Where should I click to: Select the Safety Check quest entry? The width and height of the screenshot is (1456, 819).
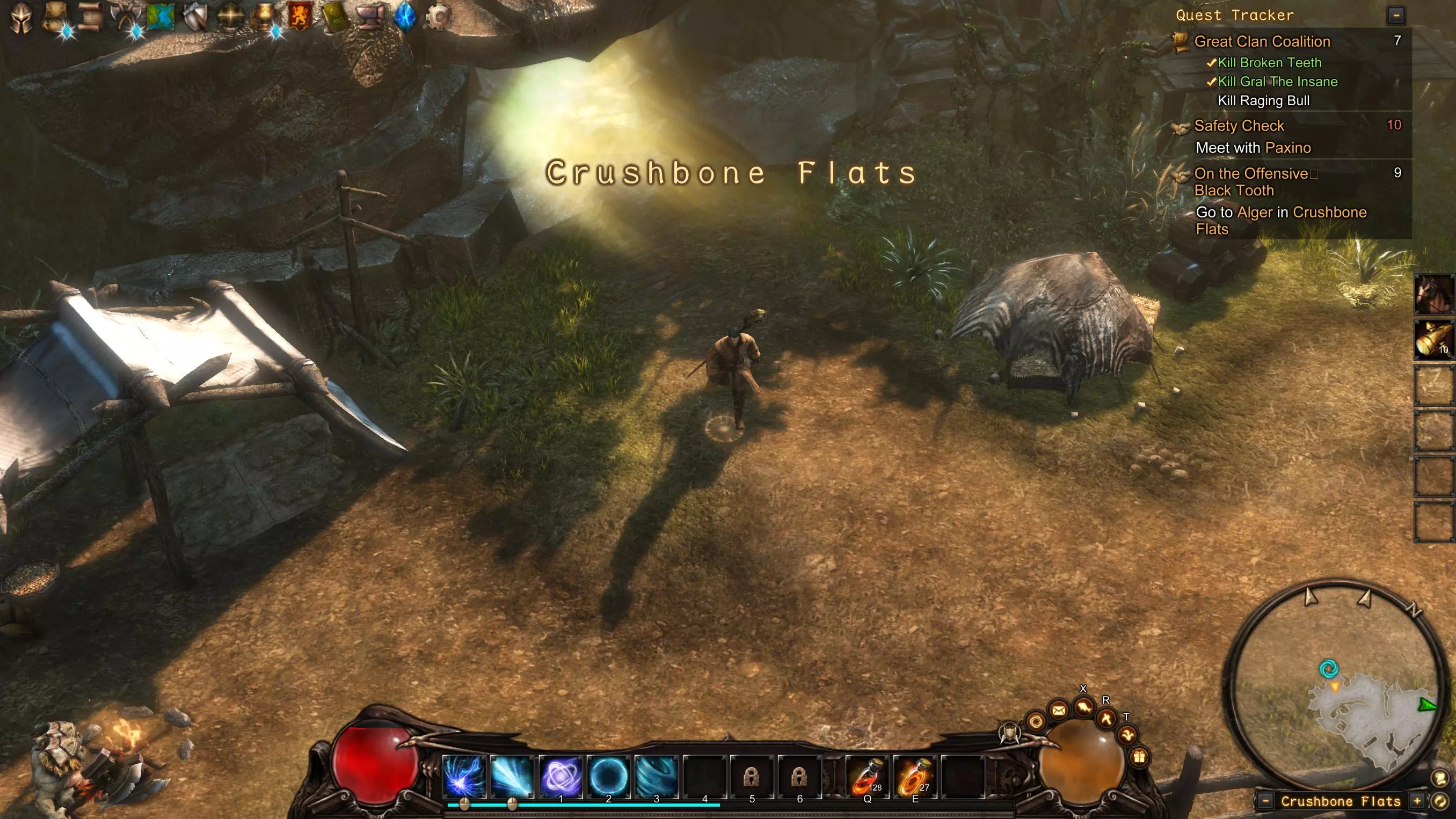tap(1239, 126)
